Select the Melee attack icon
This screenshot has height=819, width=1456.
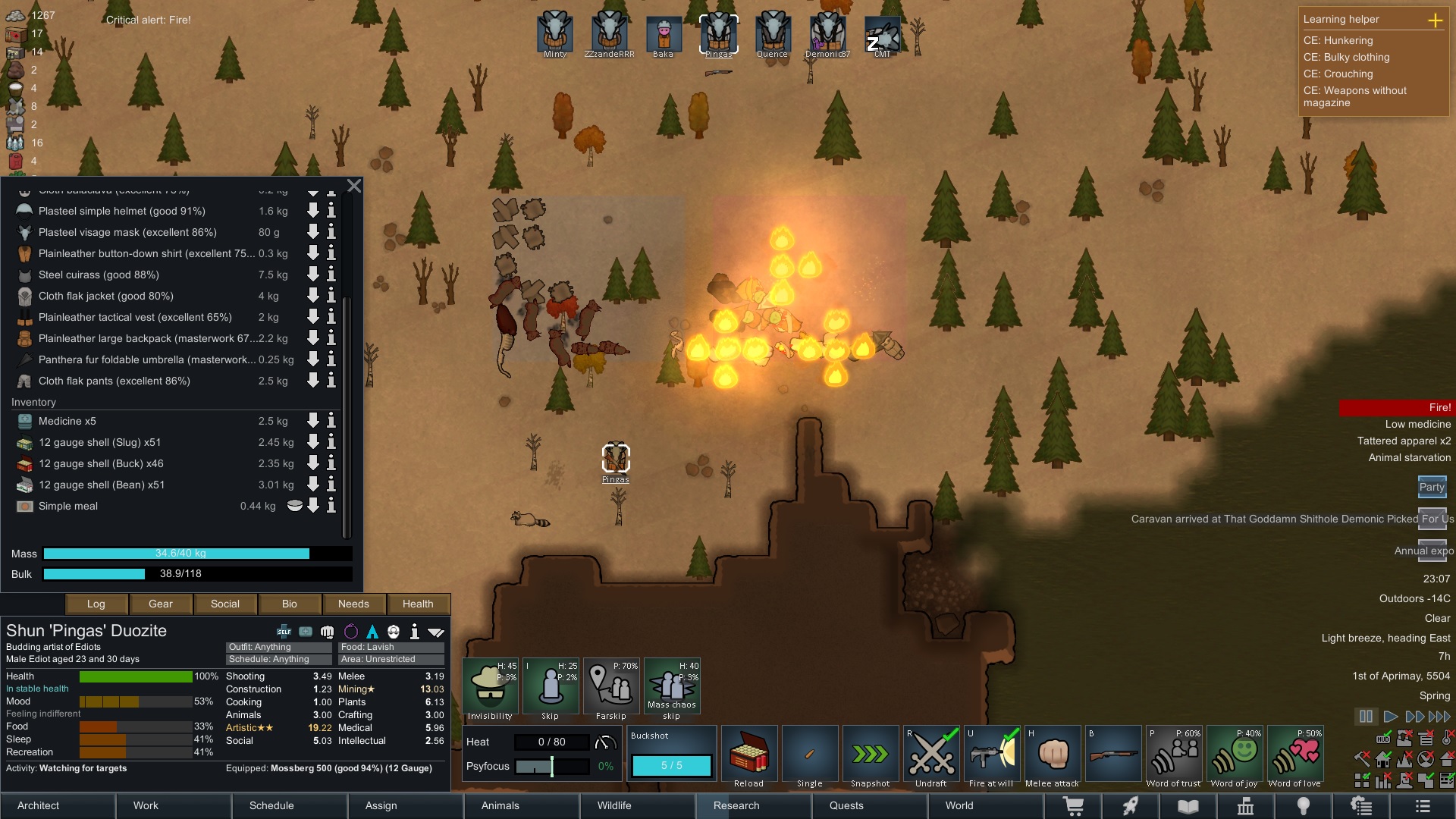point(1053,753)
